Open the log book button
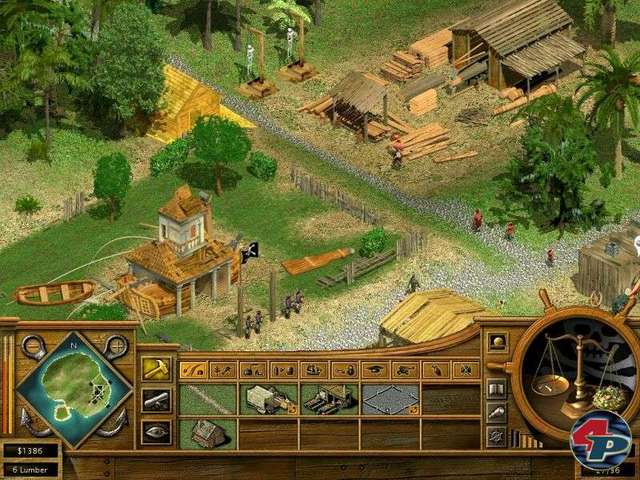640x480 pixels. [x=496, y=389]
